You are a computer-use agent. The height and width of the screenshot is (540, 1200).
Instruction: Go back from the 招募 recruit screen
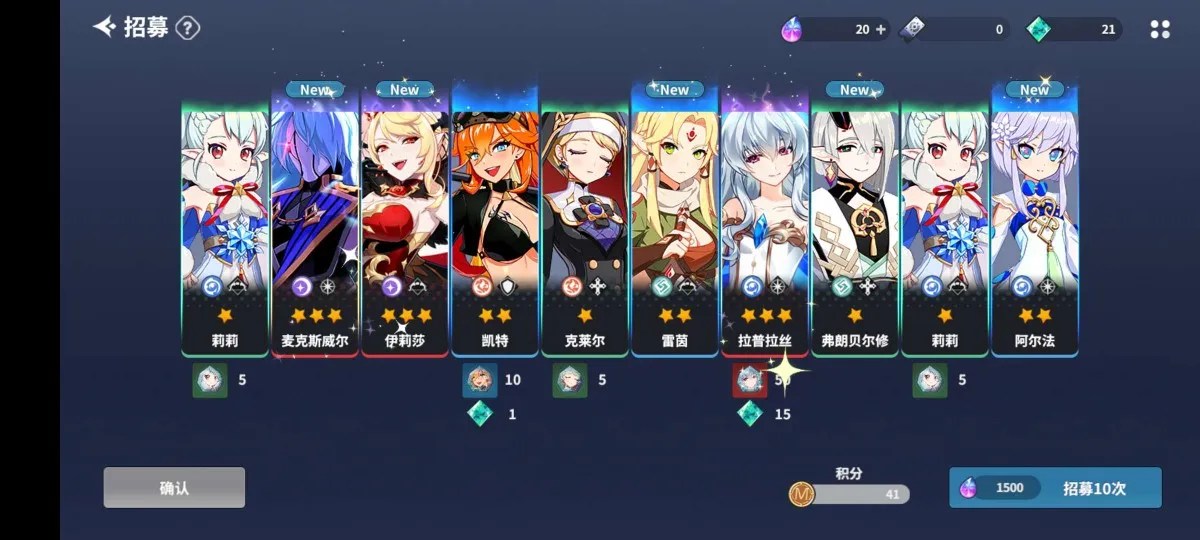[x=105, y=27]
